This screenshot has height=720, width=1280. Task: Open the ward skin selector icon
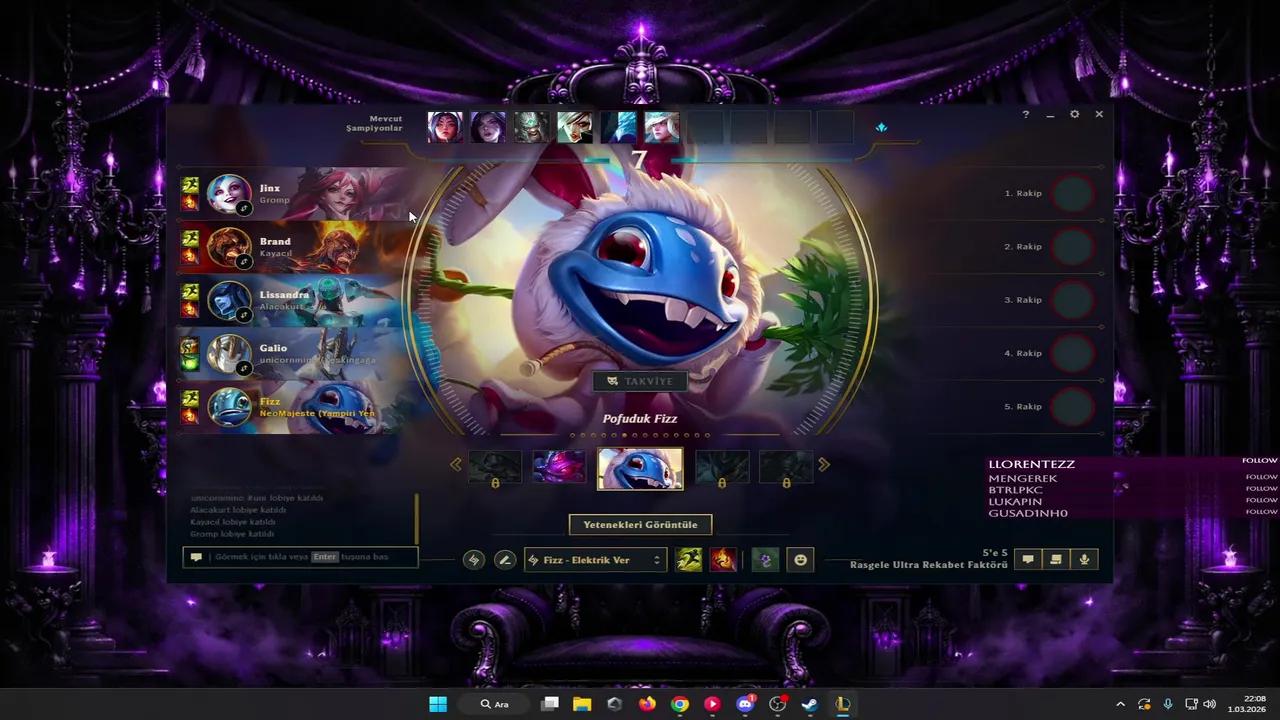click(765, 560)
